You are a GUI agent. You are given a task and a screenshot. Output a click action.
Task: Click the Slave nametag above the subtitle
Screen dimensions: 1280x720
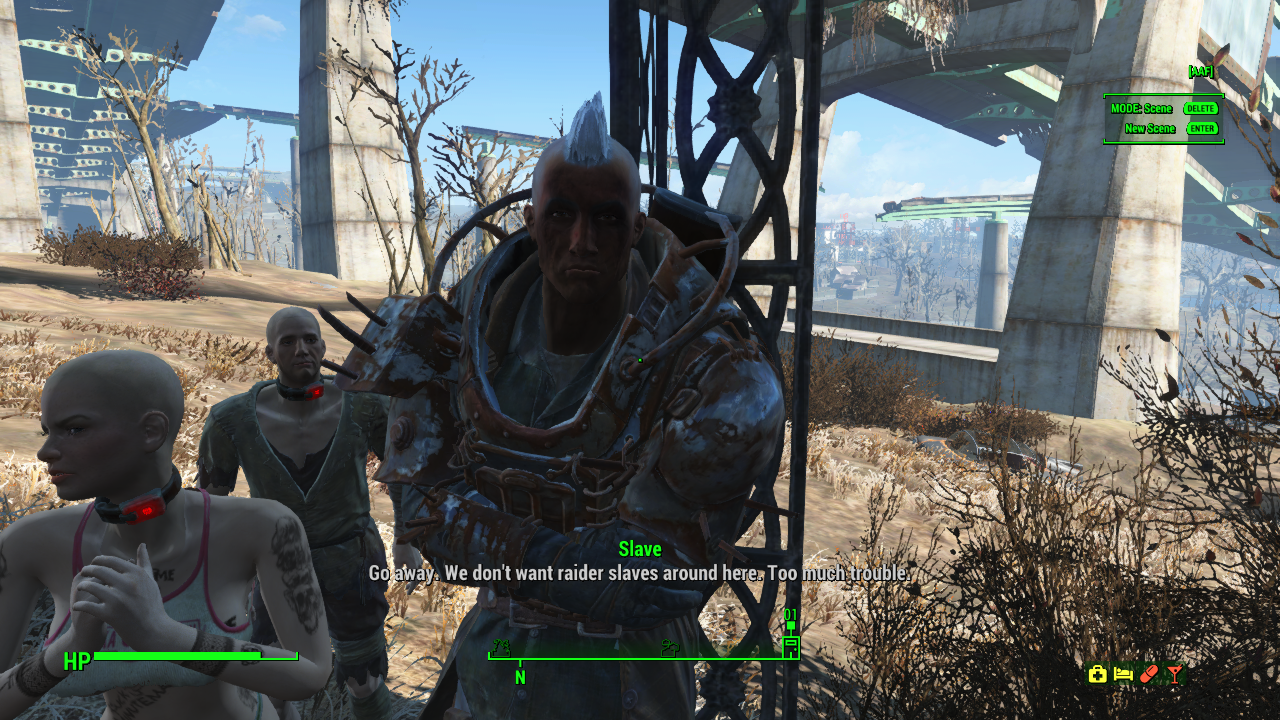640,549
